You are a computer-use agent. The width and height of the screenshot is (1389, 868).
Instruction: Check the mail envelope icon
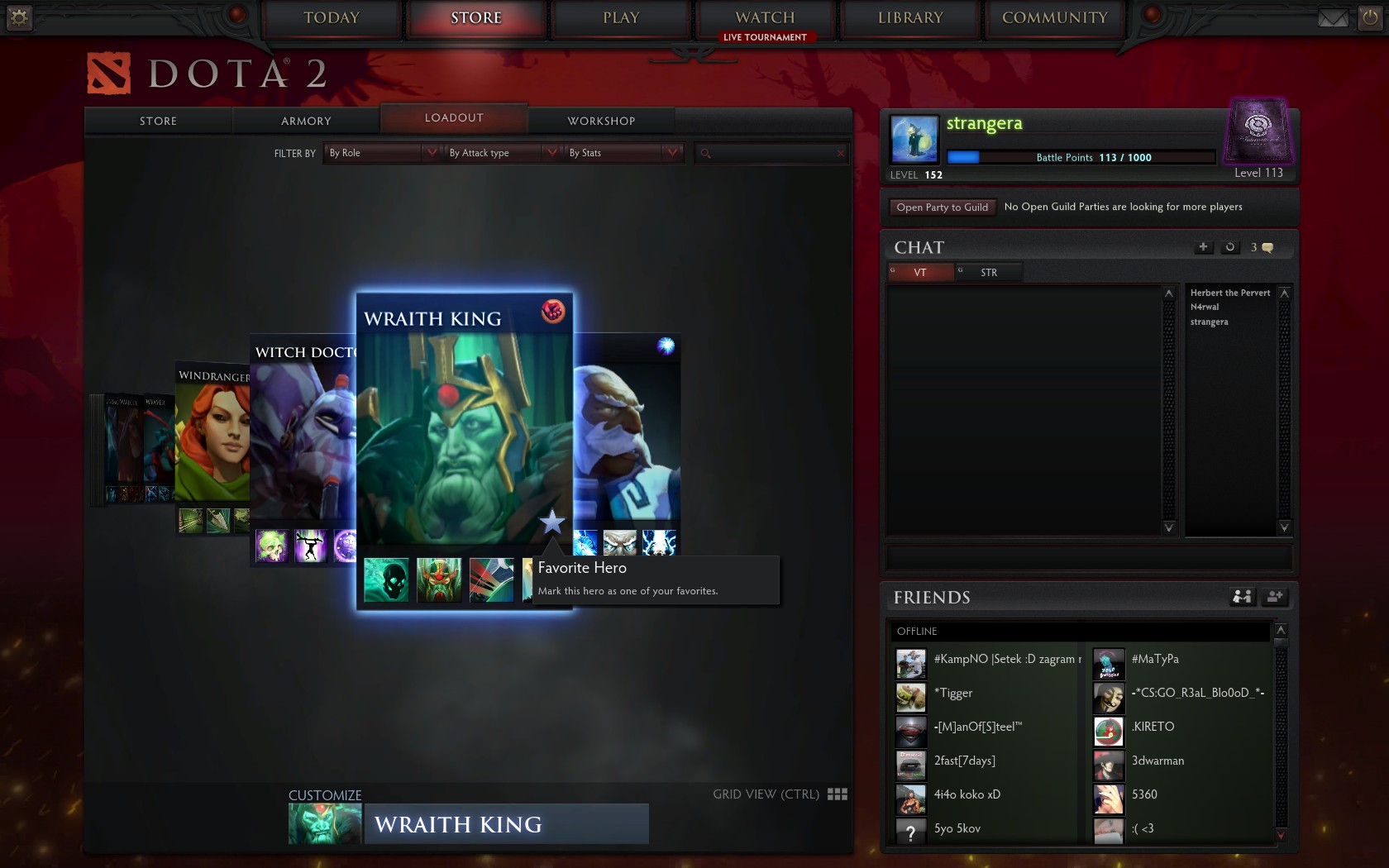[x=1333, y=18]
